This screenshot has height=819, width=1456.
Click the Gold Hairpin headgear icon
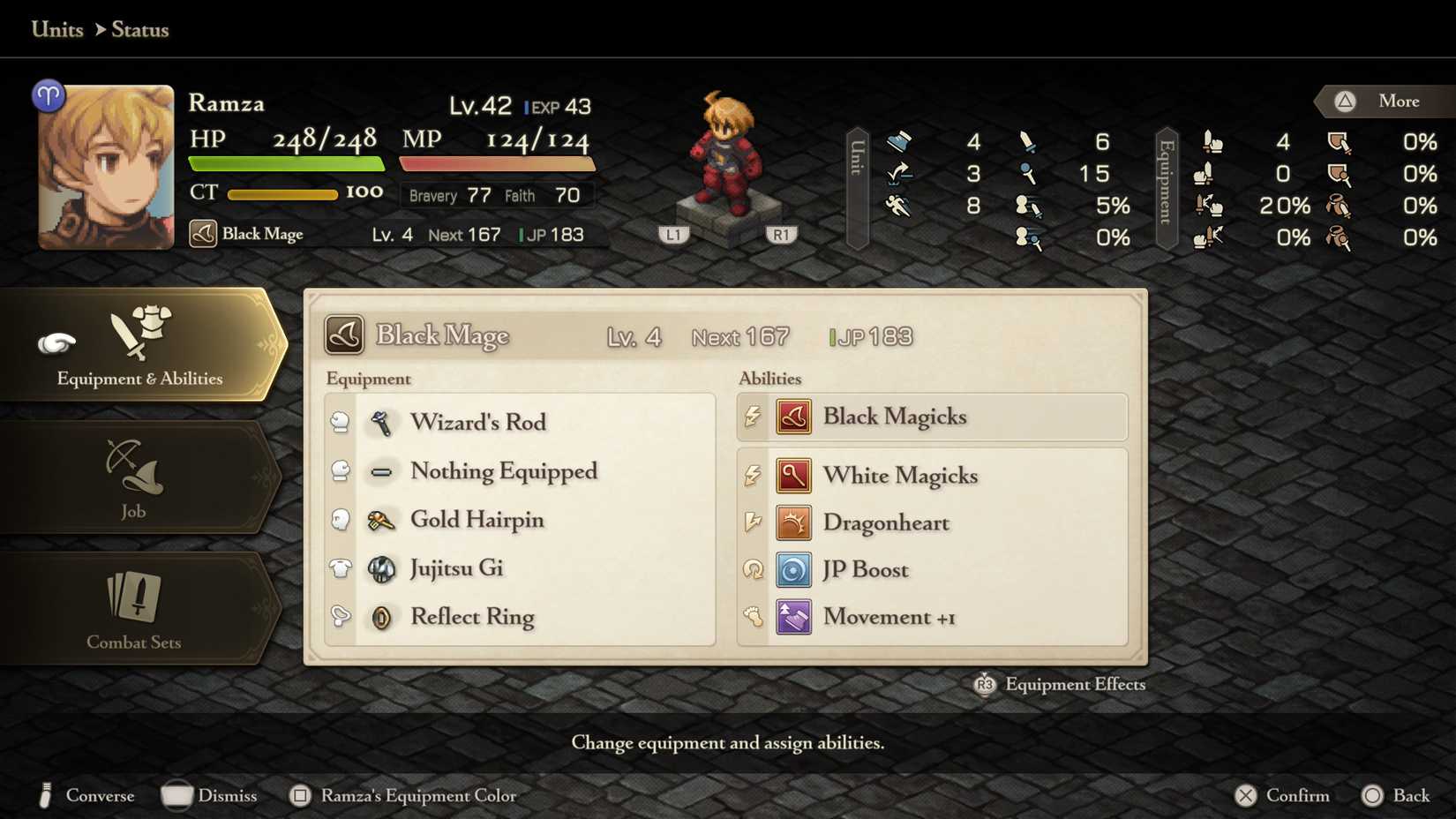pyautogui.click(x=381, y=520)
